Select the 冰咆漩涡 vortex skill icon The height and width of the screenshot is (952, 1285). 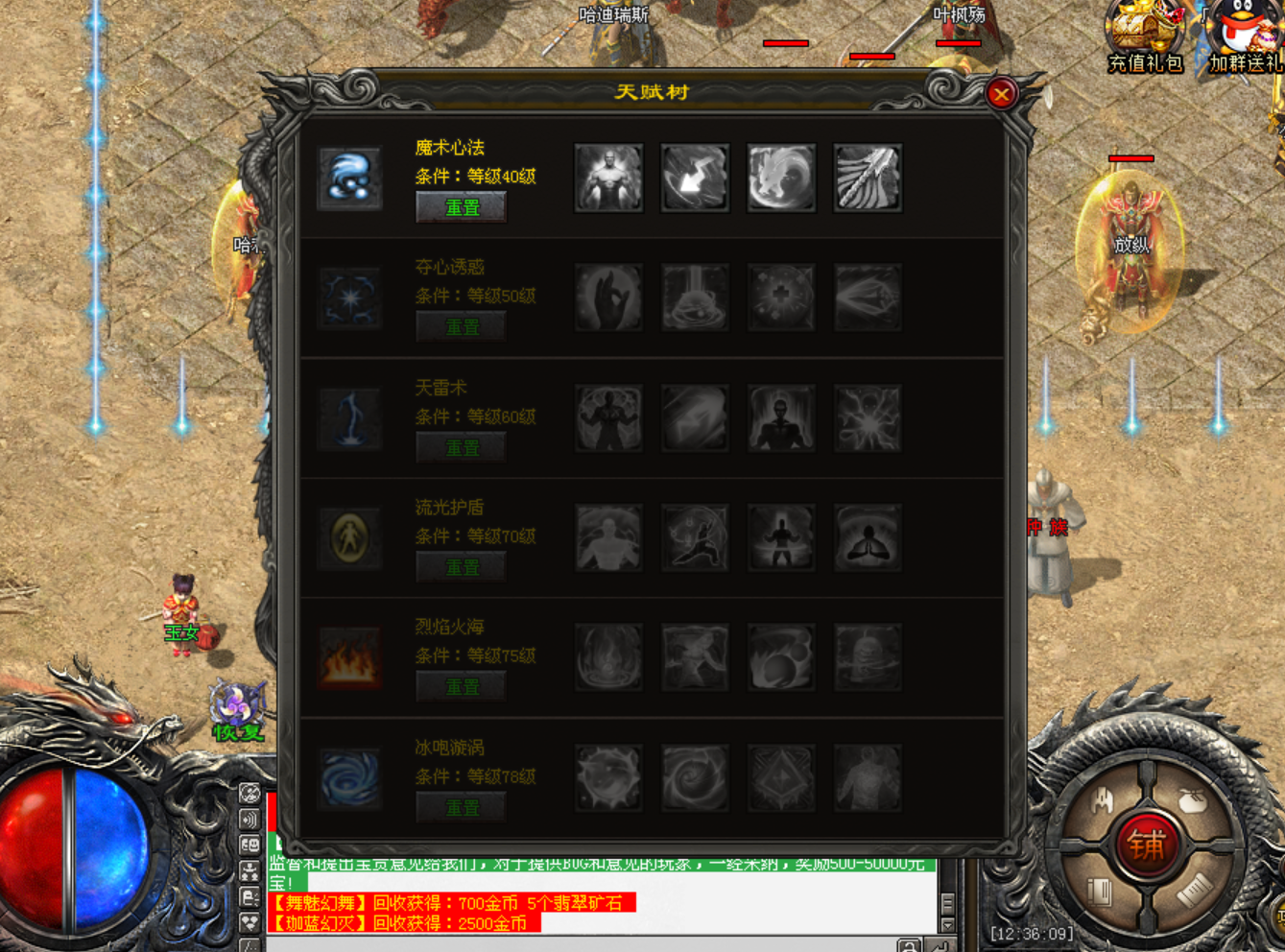point(350,778)
